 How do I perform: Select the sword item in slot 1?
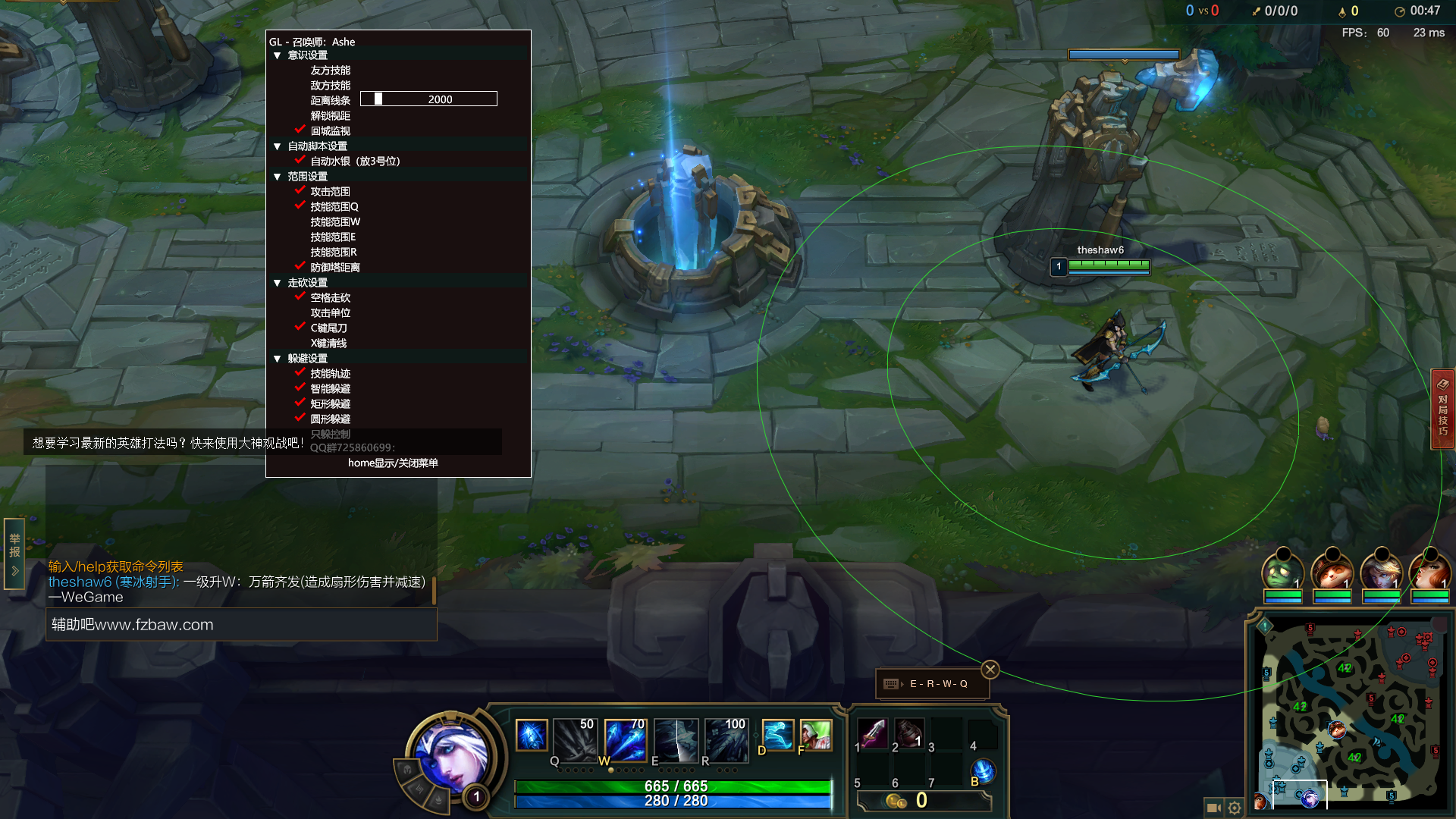(x=874, y=733)
